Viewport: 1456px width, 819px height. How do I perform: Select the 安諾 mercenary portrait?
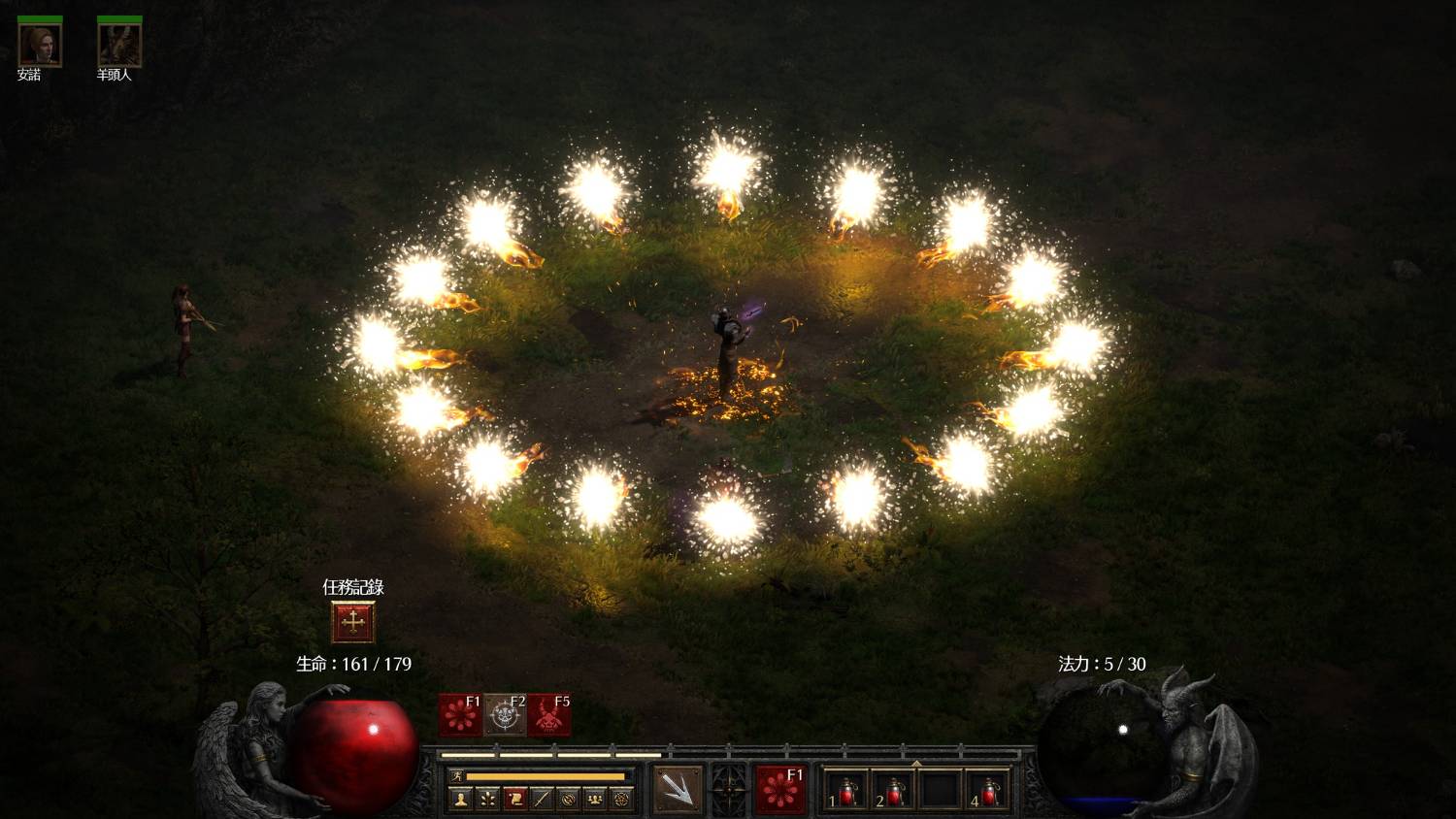pyautogui.click(x=40, y=45)
